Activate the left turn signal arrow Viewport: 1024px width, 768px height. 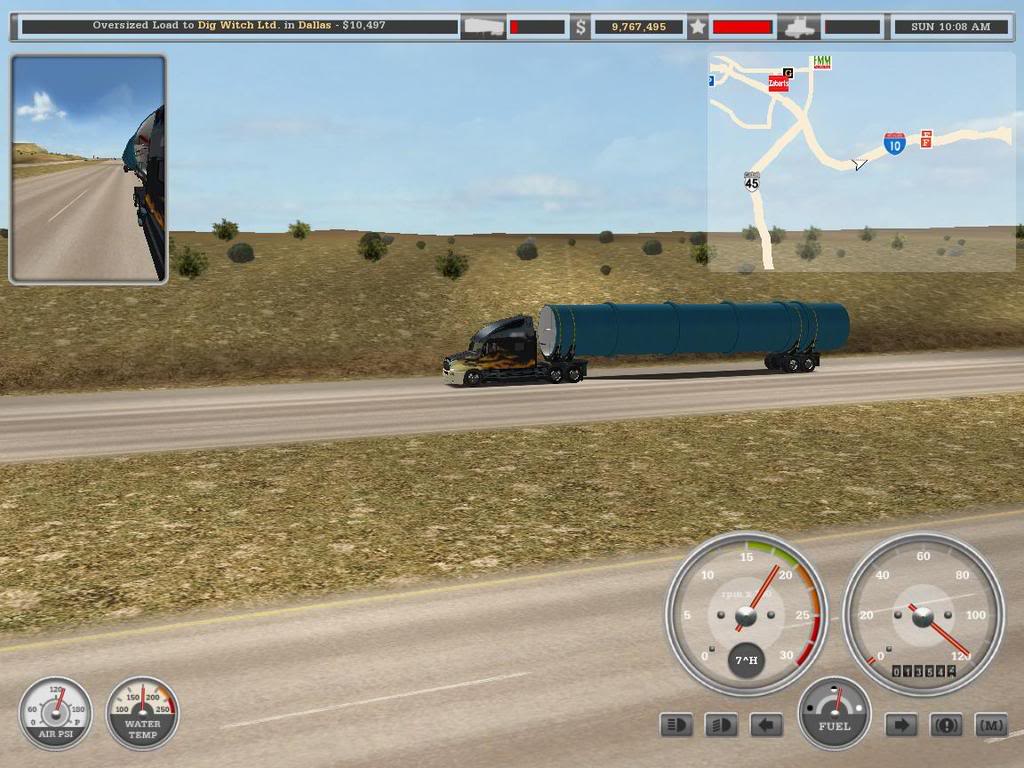[x=766, y=725]
